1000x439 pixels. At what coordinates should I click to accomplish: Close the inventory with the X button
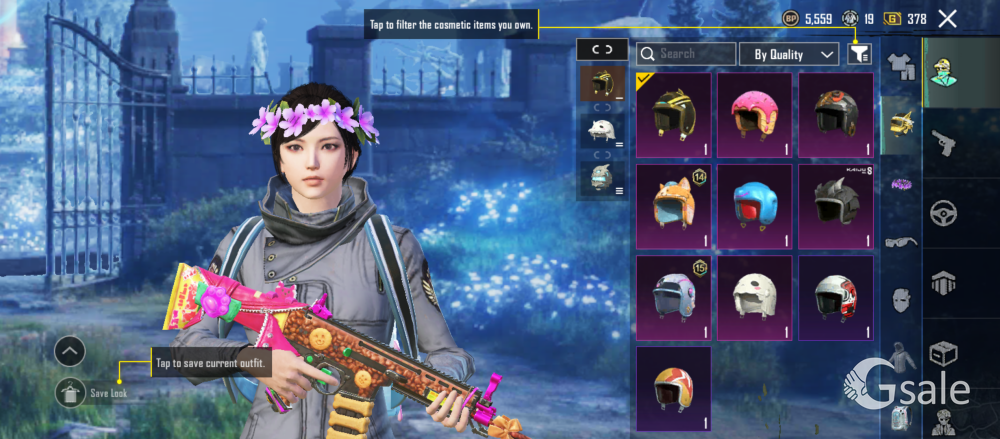pos(947,18)
